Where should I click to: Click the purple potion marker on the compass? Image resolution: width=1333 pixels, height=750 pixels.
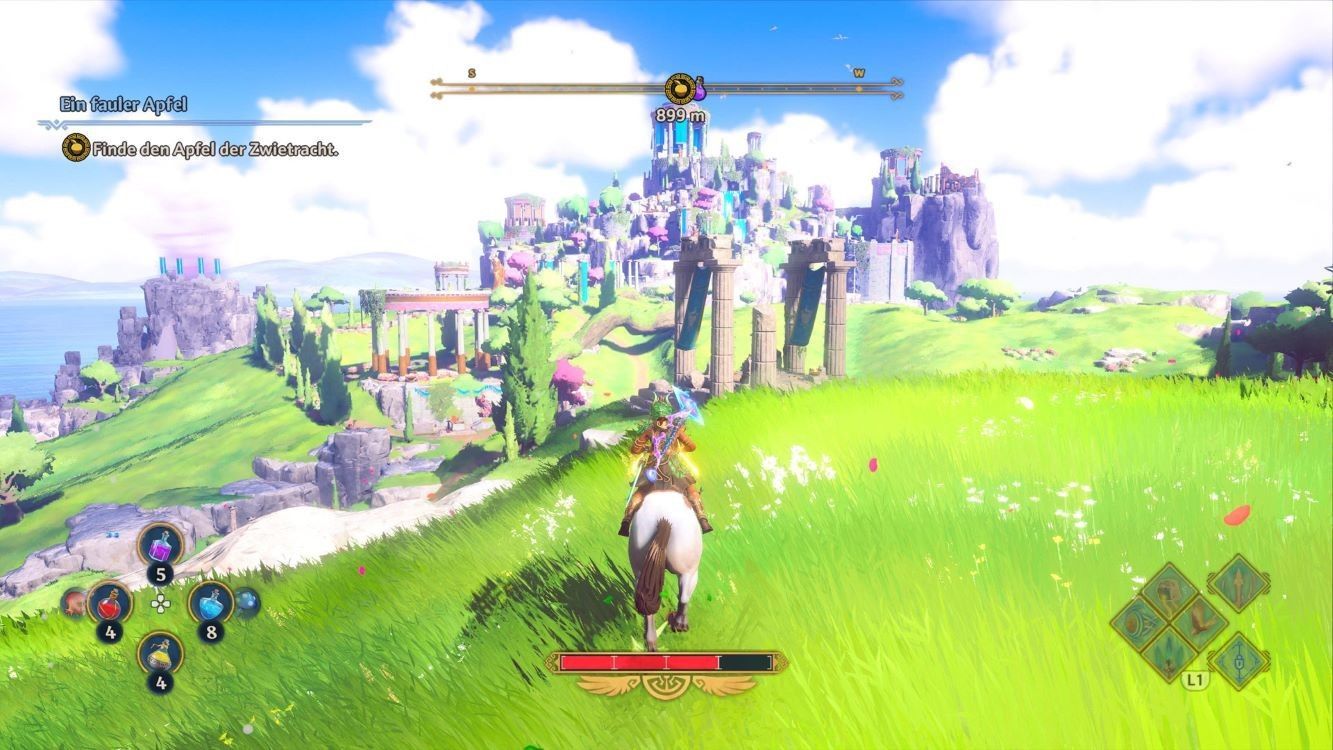(x=700, y=89)
